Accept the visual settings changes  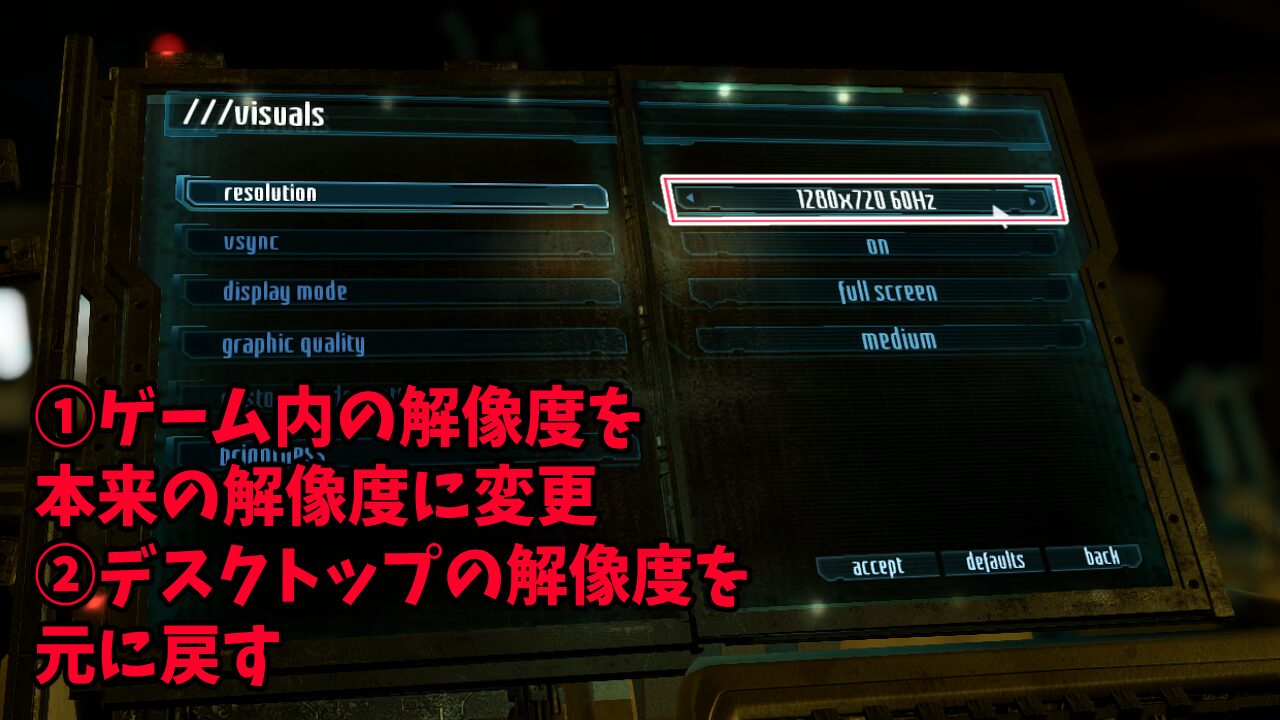(x=875, y=562)
